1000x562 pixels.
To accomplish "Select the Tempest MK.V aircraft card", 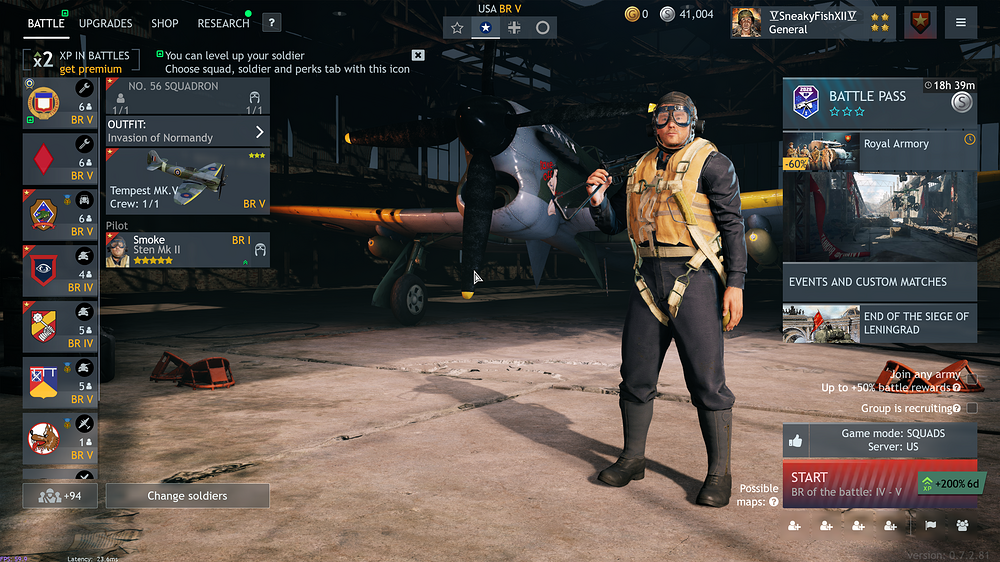I will point(187,181).
